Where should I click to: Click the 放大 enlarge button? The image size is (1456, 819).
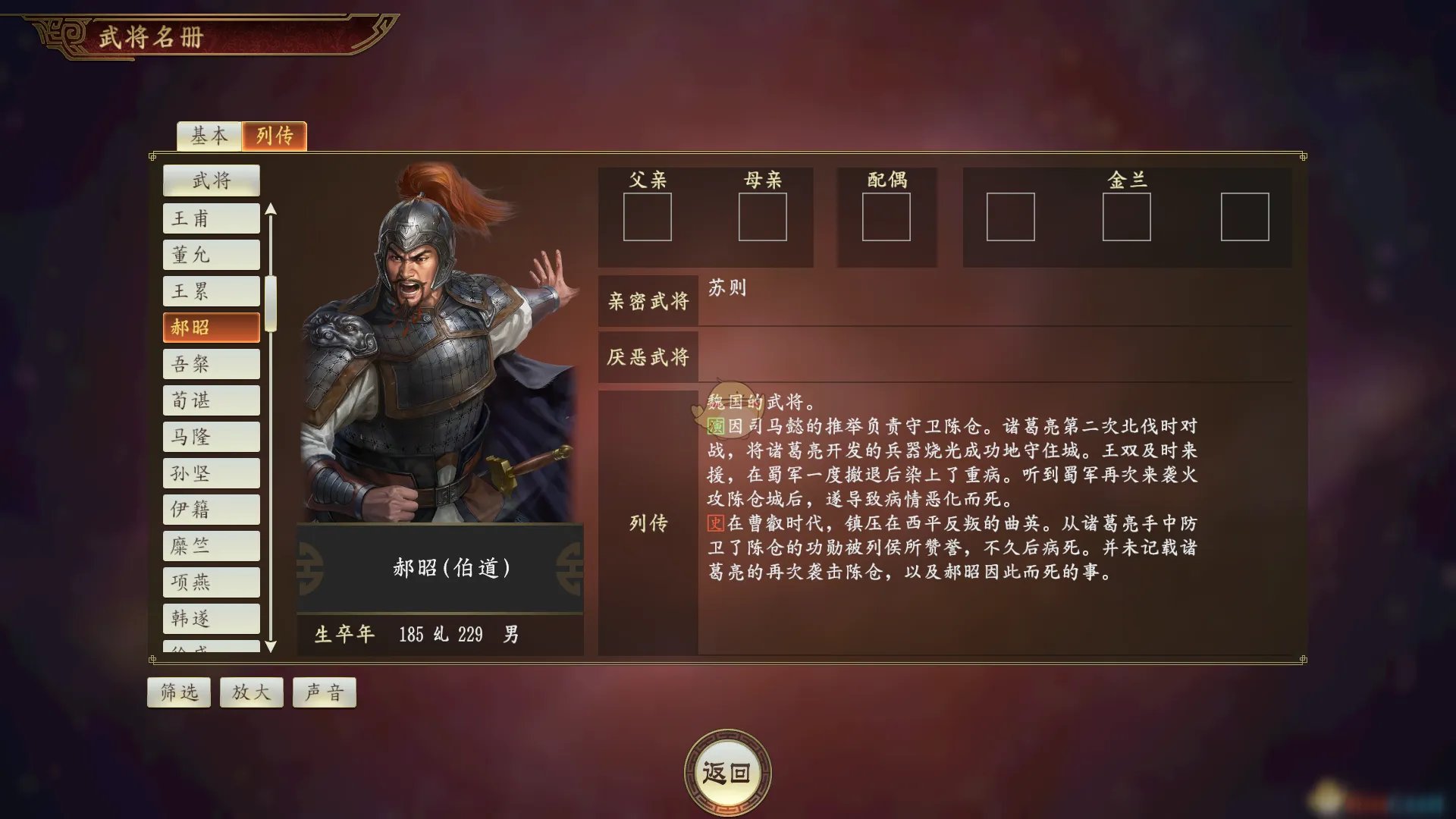(251, 692)
